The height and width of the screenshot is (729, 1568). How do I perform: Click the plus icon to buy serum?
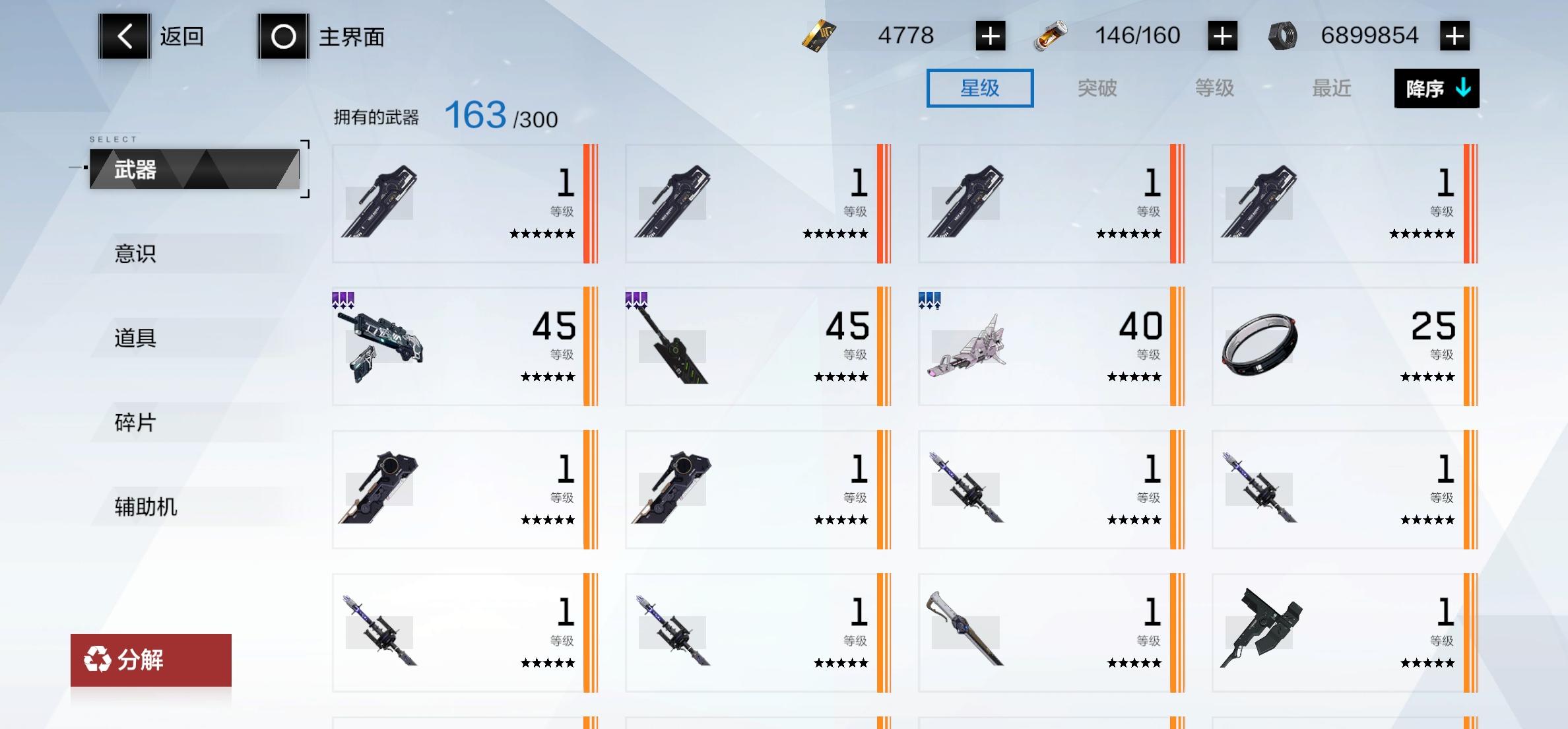(1224, 36)
